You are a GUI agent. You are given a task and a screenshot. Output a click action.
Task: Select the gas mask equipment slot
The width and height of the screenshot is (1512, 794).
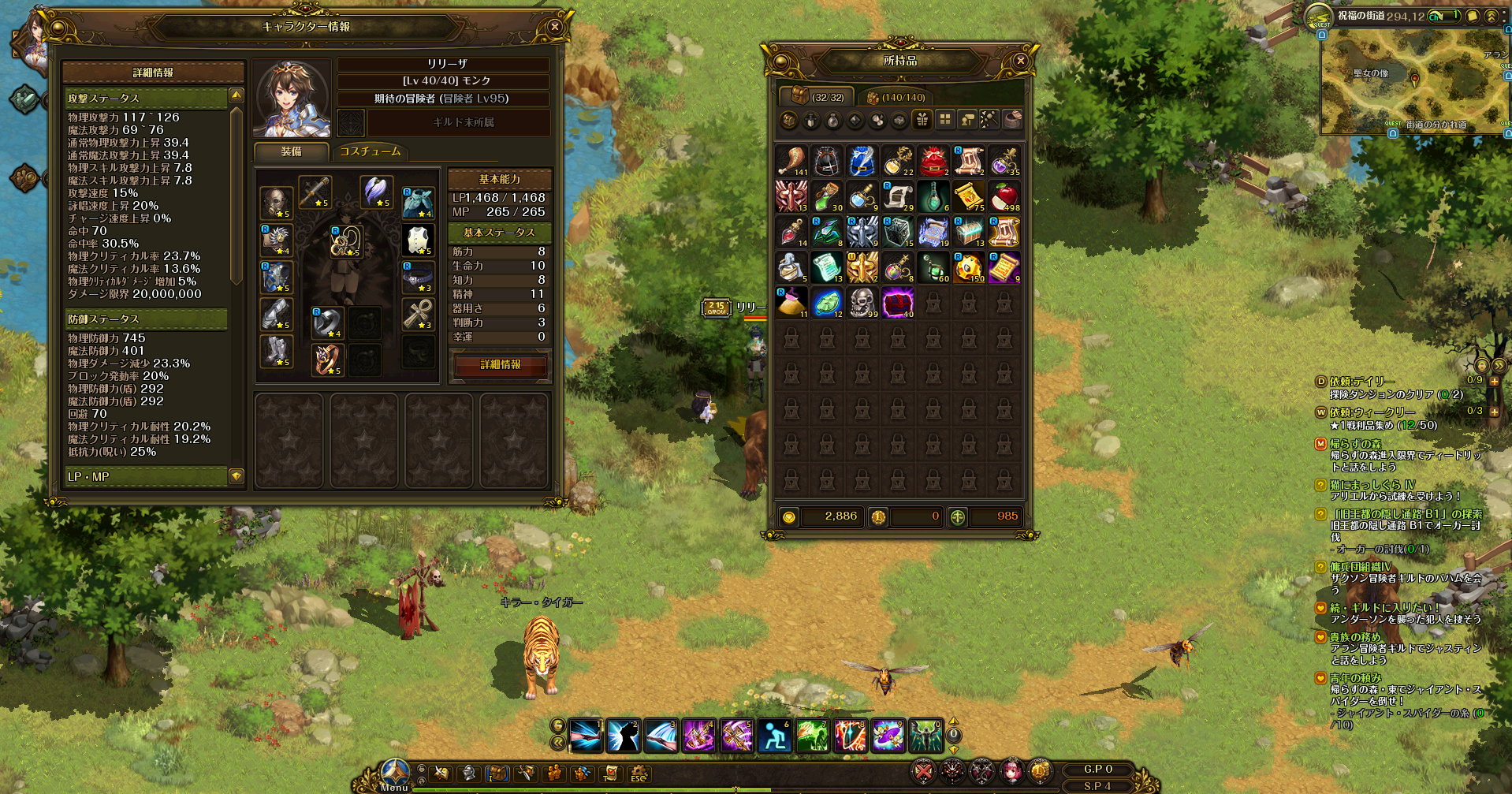point(277,203)
